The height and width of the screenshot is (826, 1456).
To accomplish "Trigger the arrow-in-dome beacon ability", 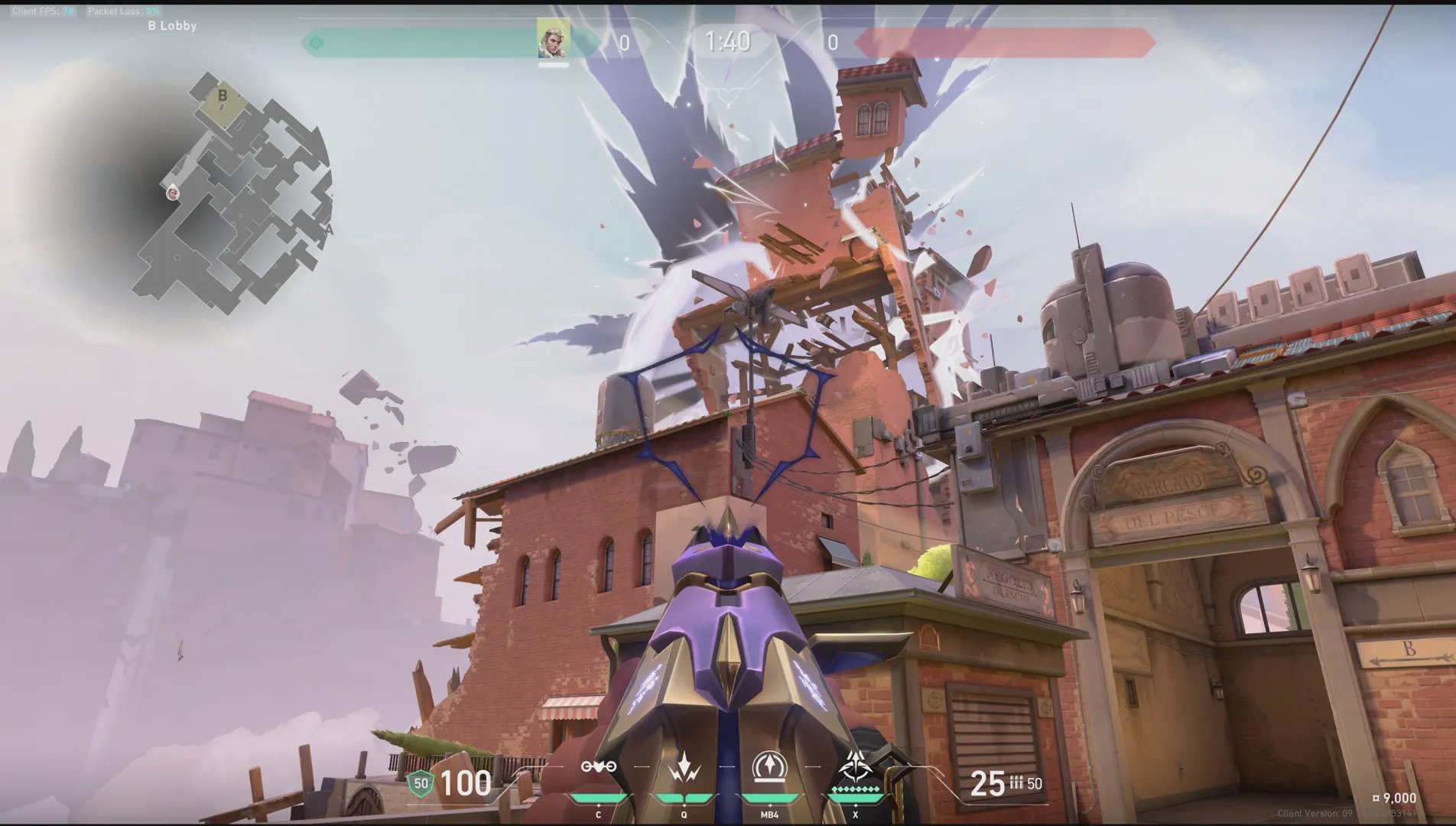I will [x=769, y=767].
